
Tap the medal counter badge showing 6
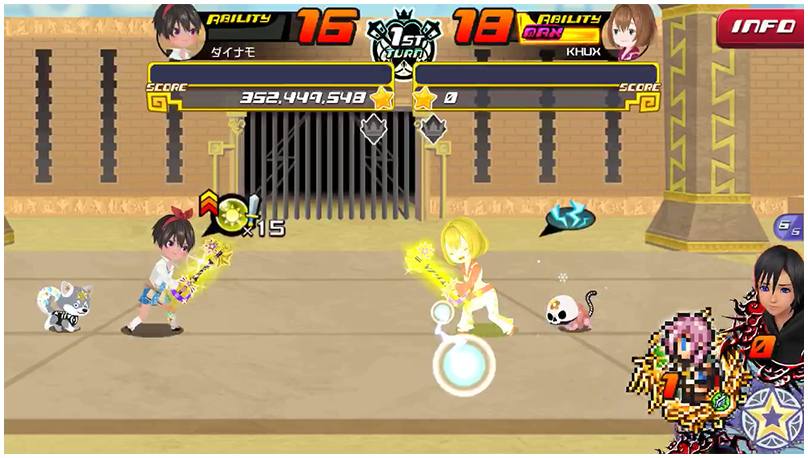click(x=789, y=226)
